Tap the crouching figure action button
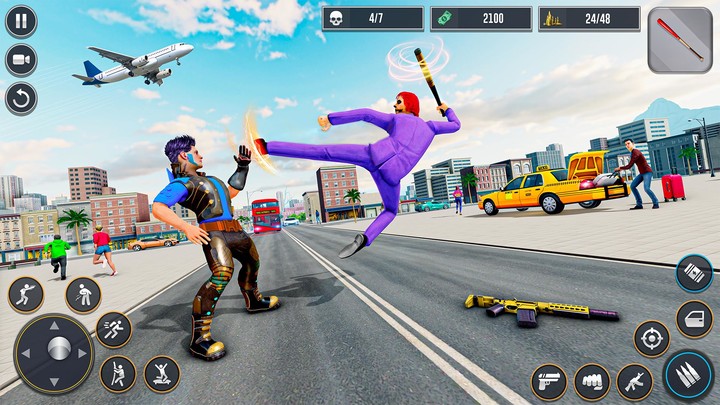Image resolution: width=720 pixels, height=405 pixels. [x=83, y=295]
